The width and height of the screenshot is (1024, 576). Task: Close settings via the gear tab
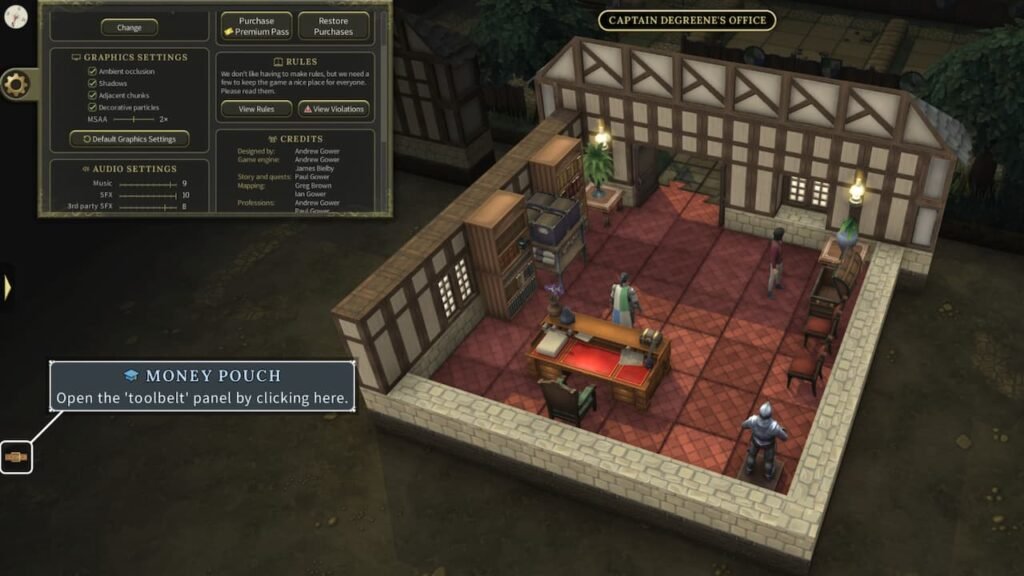point(16,85)
